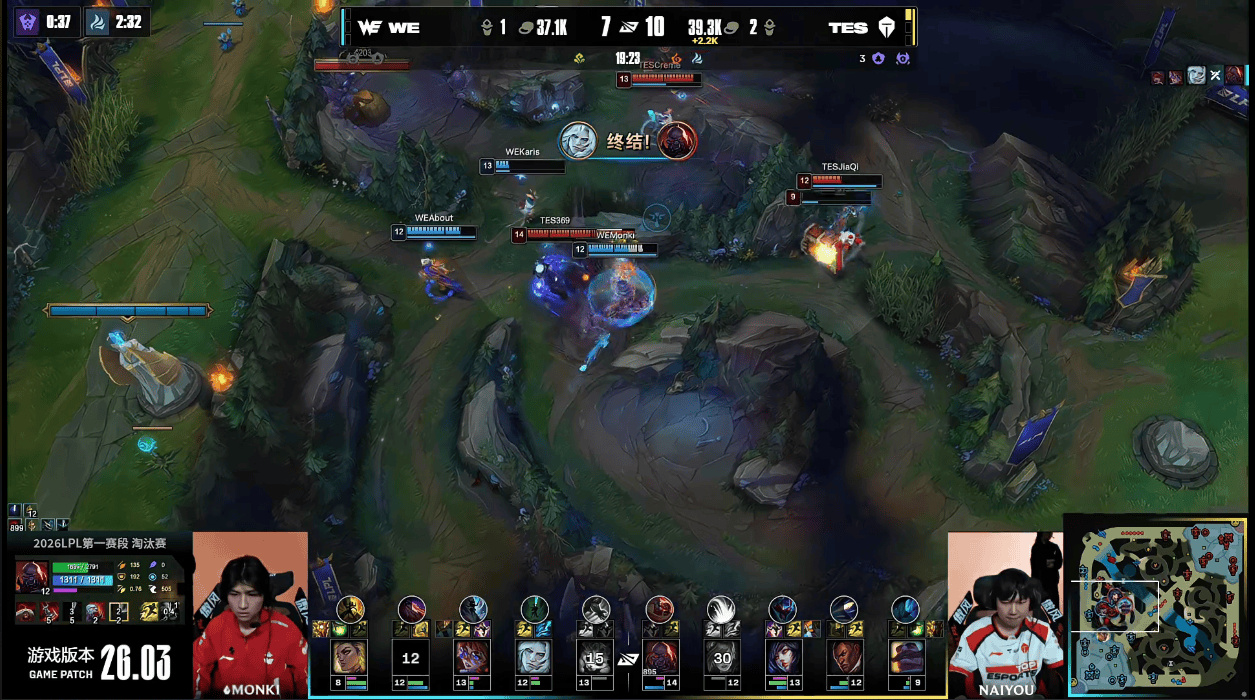Click the TES team logo on scoreboard
Viewport: 1255px width, 700px height.
tap(886, 28)
